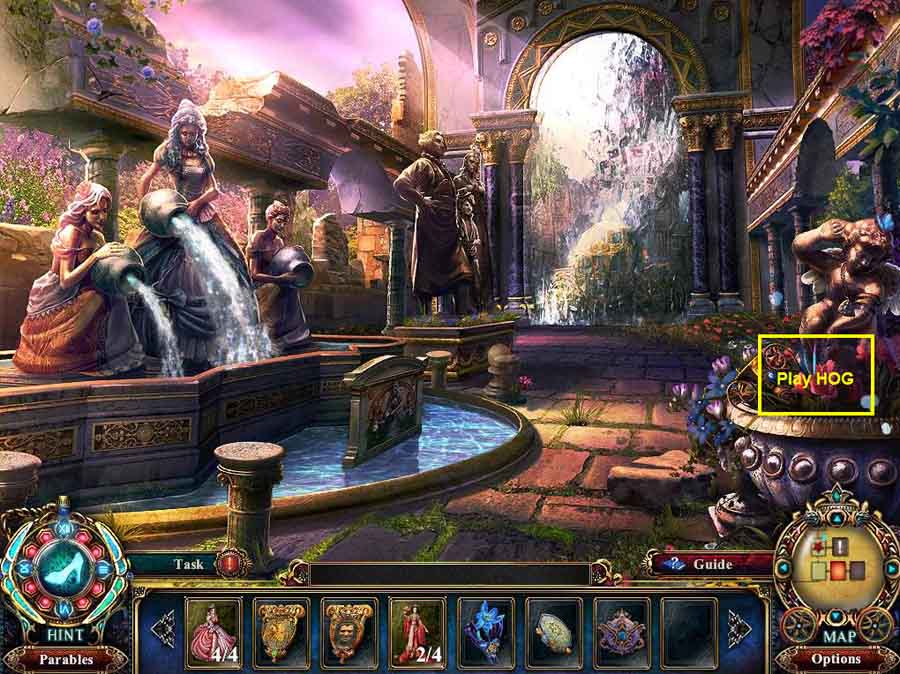Select the golden bird crest plaque item

click(282, 632)
